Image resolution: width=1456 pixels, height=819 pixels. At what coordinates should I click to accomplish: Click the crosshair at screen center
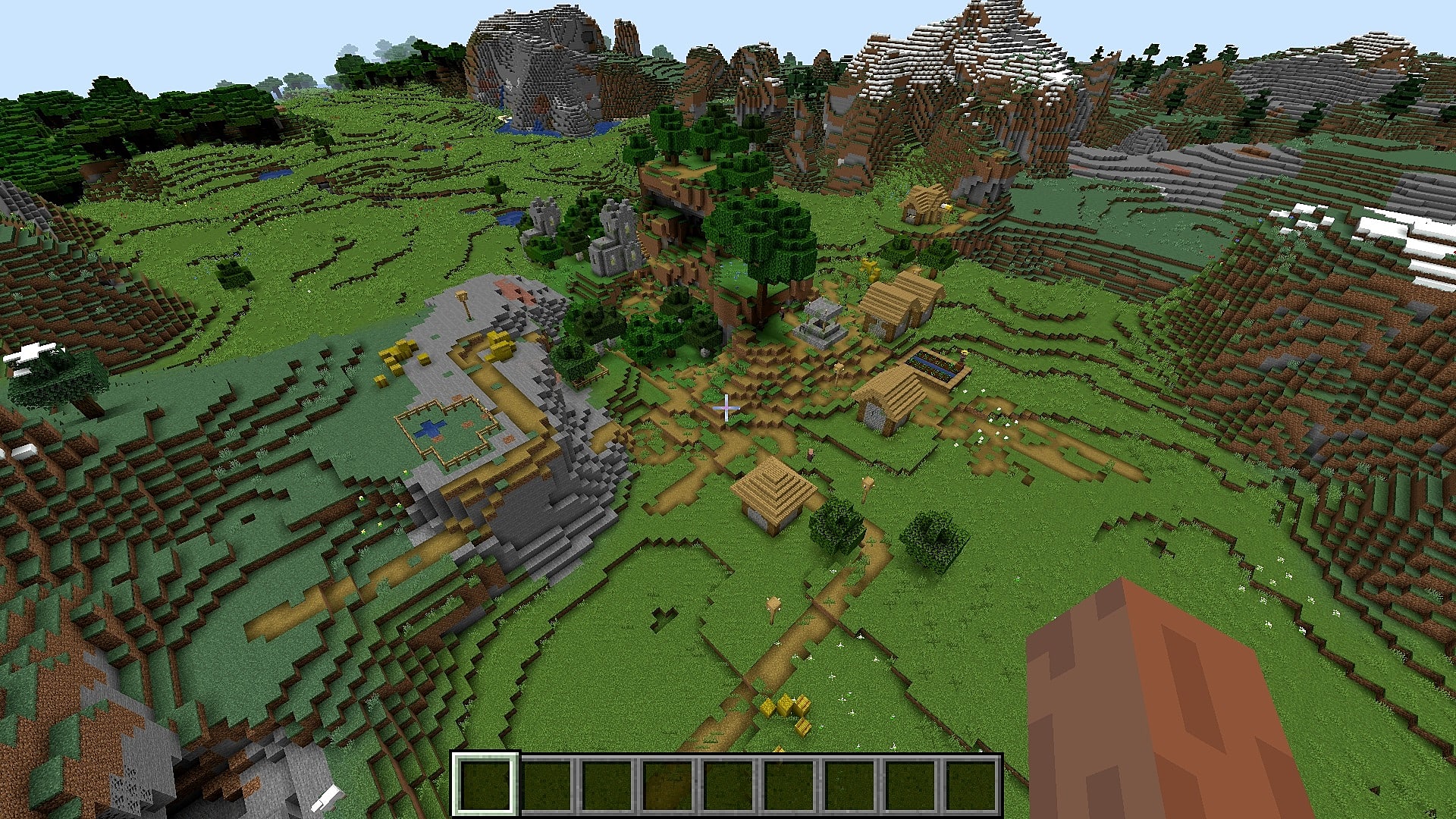point(726,409)
